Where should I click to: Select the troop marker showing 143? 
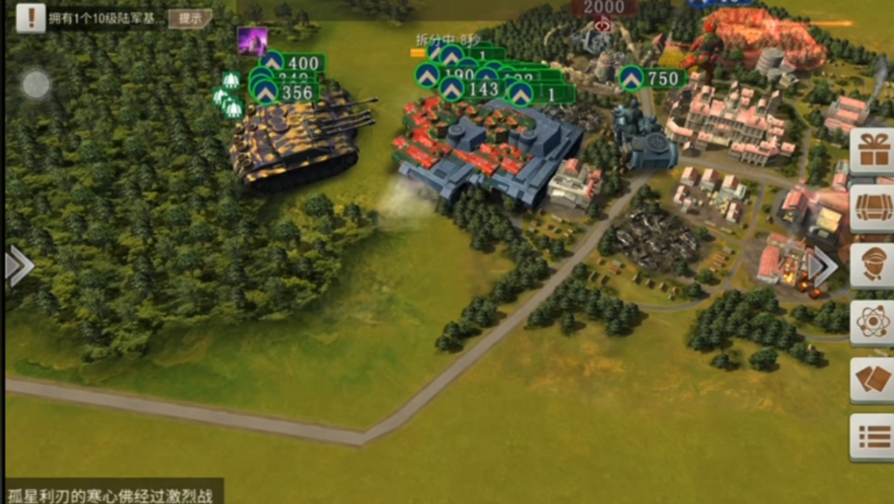[472, 89]
